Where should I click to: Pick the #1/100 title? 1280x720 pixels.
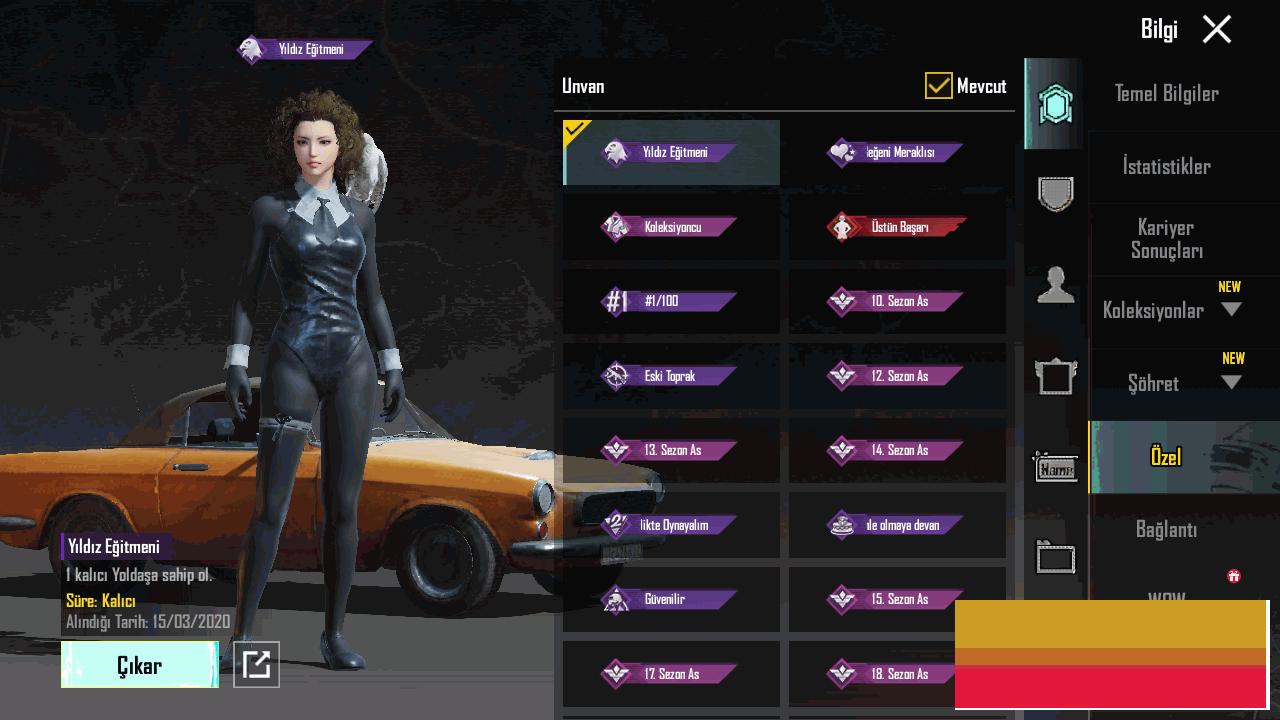coord(671,301)
